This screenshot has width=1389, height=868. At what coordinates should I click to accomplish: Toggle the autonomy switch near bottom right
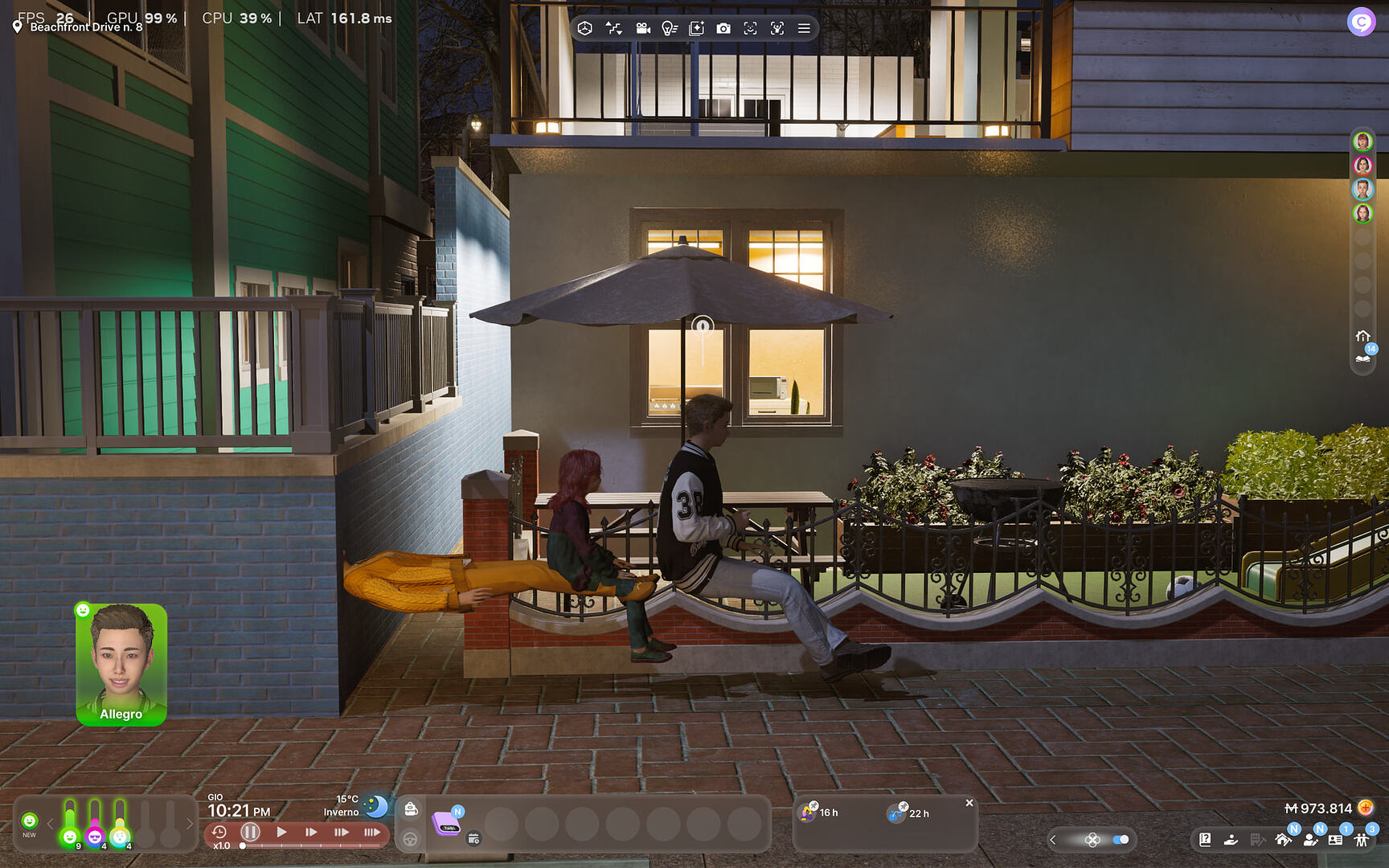1120,839
